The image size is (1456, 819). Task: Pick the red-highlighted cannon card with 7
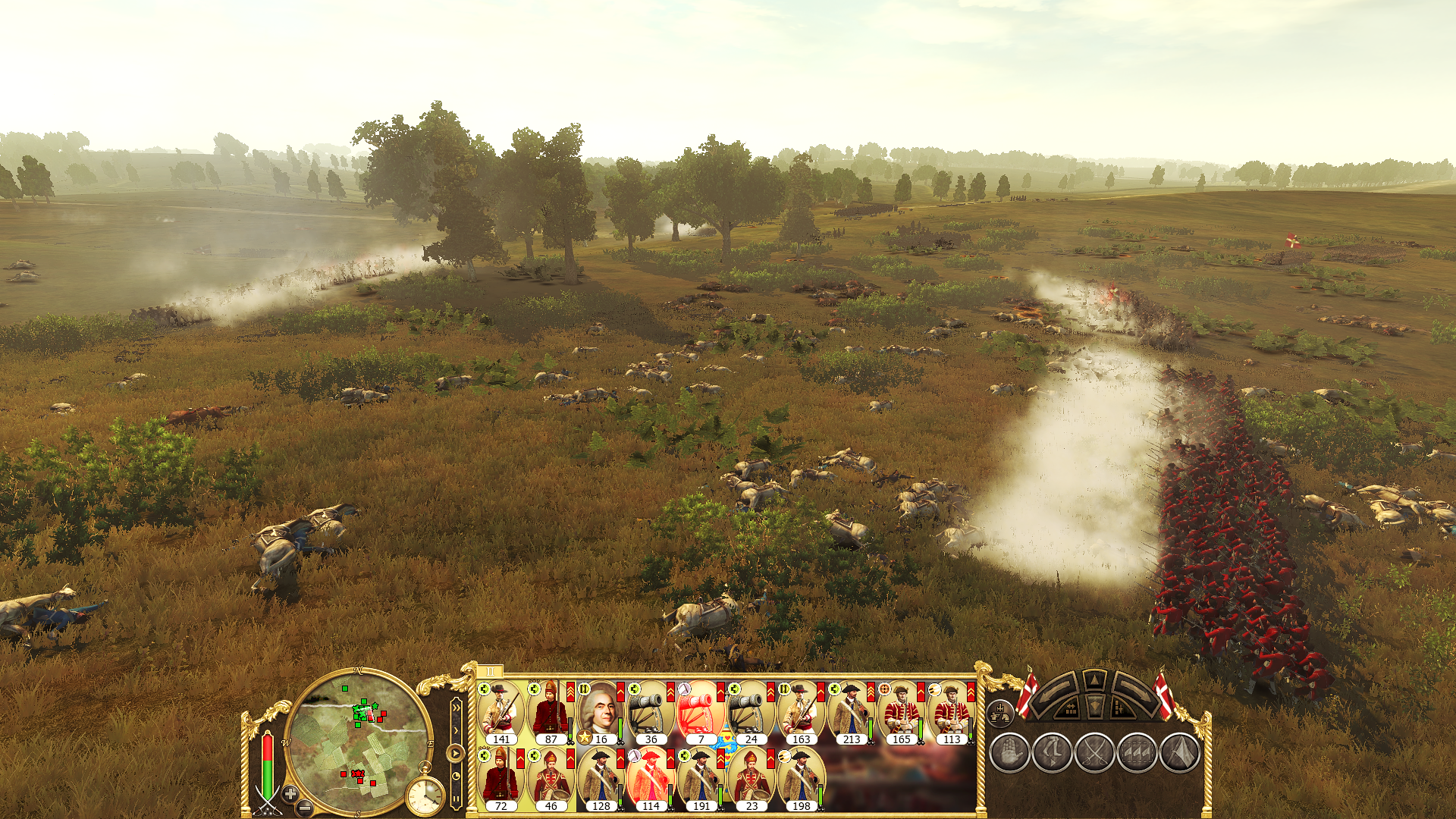[x=700, y=713]
